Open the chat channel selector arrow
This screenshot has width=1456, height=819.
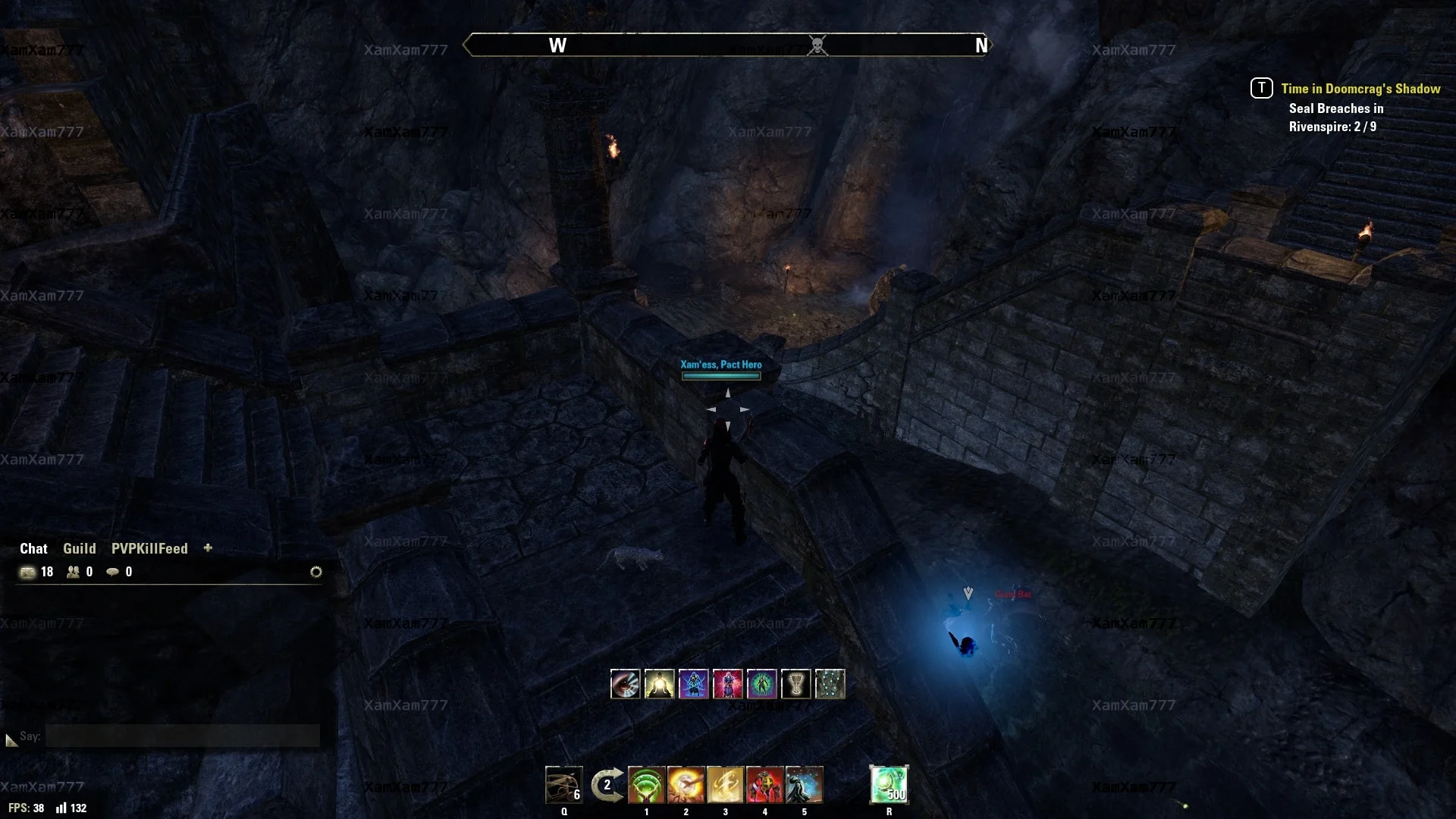point(11,739)
